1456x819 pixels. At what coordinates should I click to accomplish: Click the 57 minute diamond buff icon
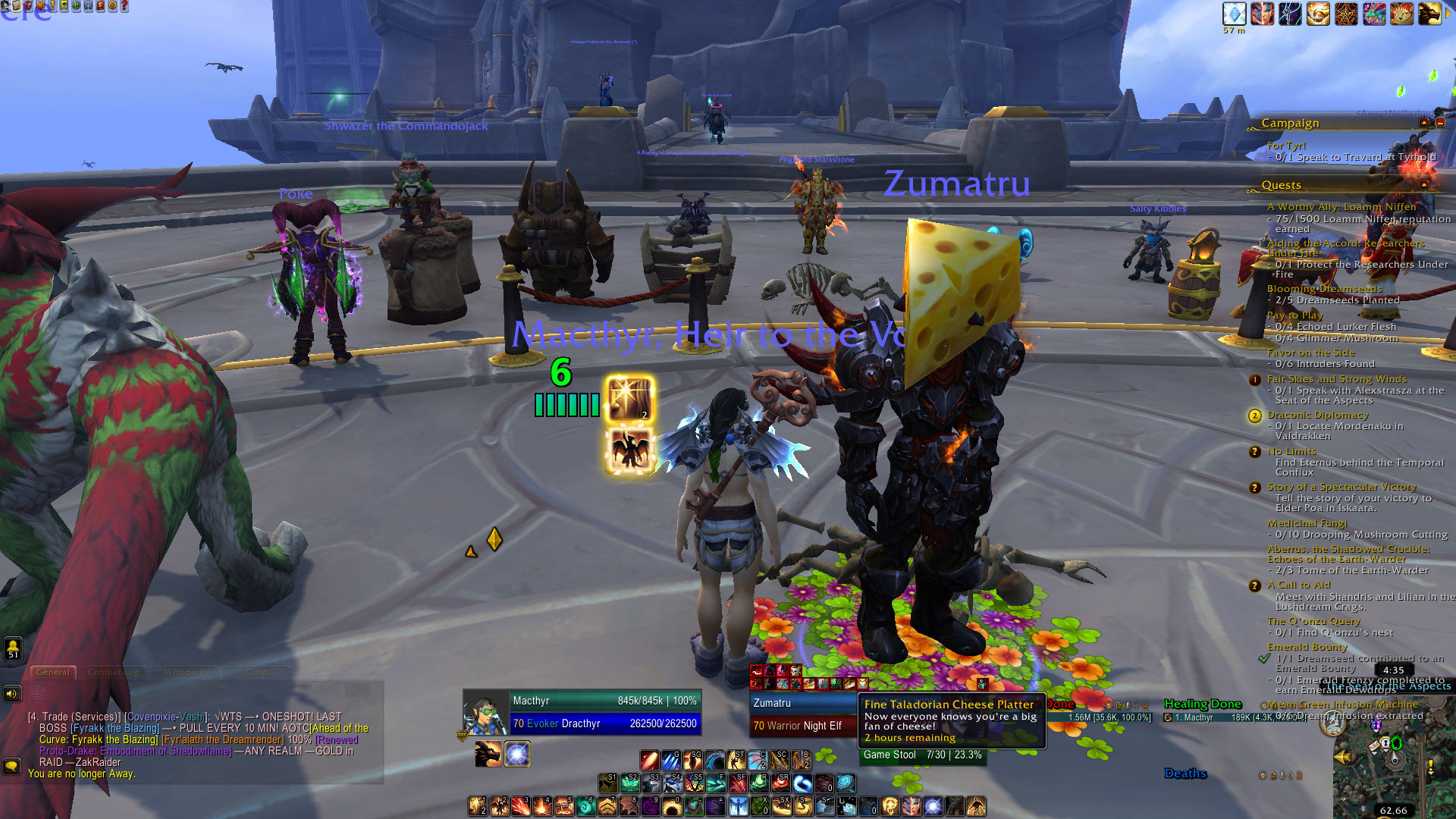(x=1234, y=14)
